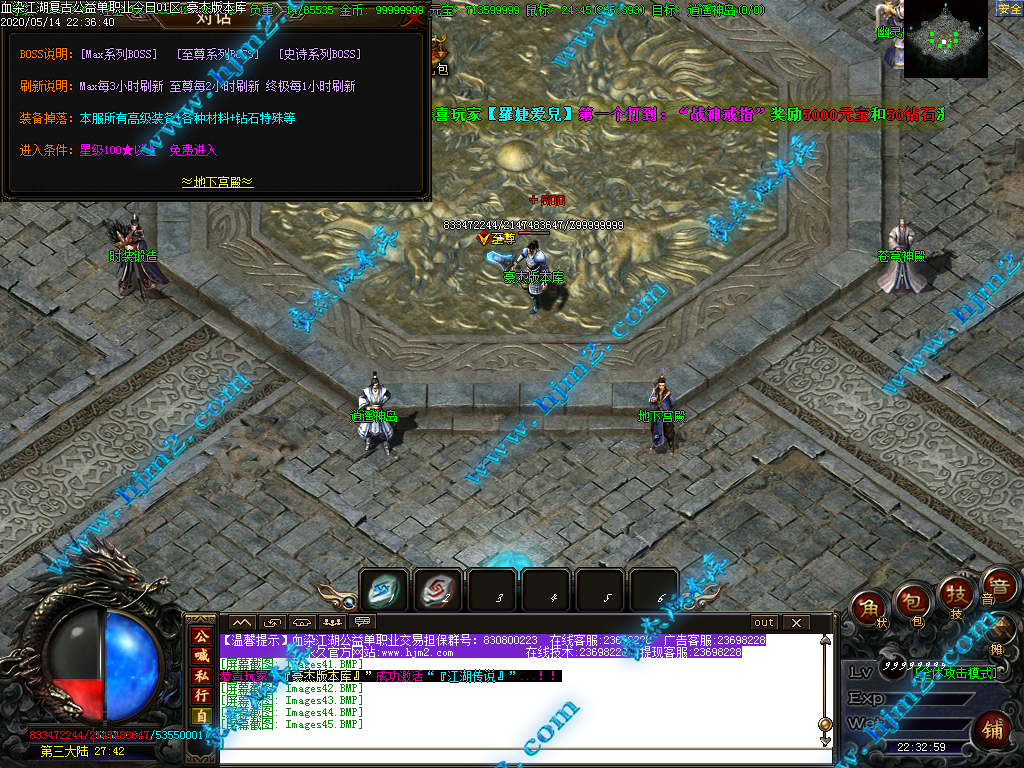Open the 技 skills panel
Viewport: 1024px width, 768px height.
(x=956, y=594)
